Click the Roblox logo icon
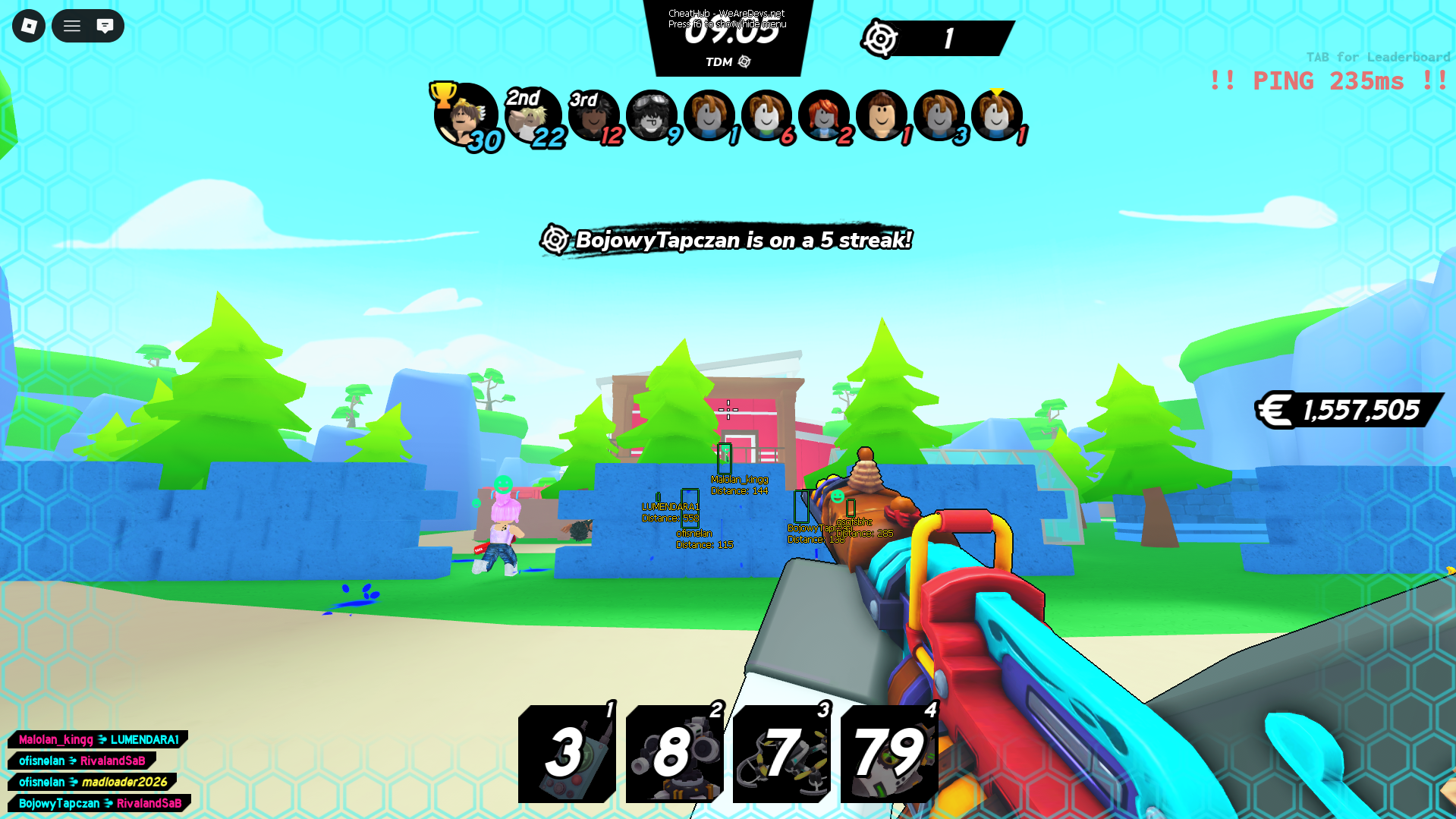This screenshot has height=819, width=1456. point(28,26)
